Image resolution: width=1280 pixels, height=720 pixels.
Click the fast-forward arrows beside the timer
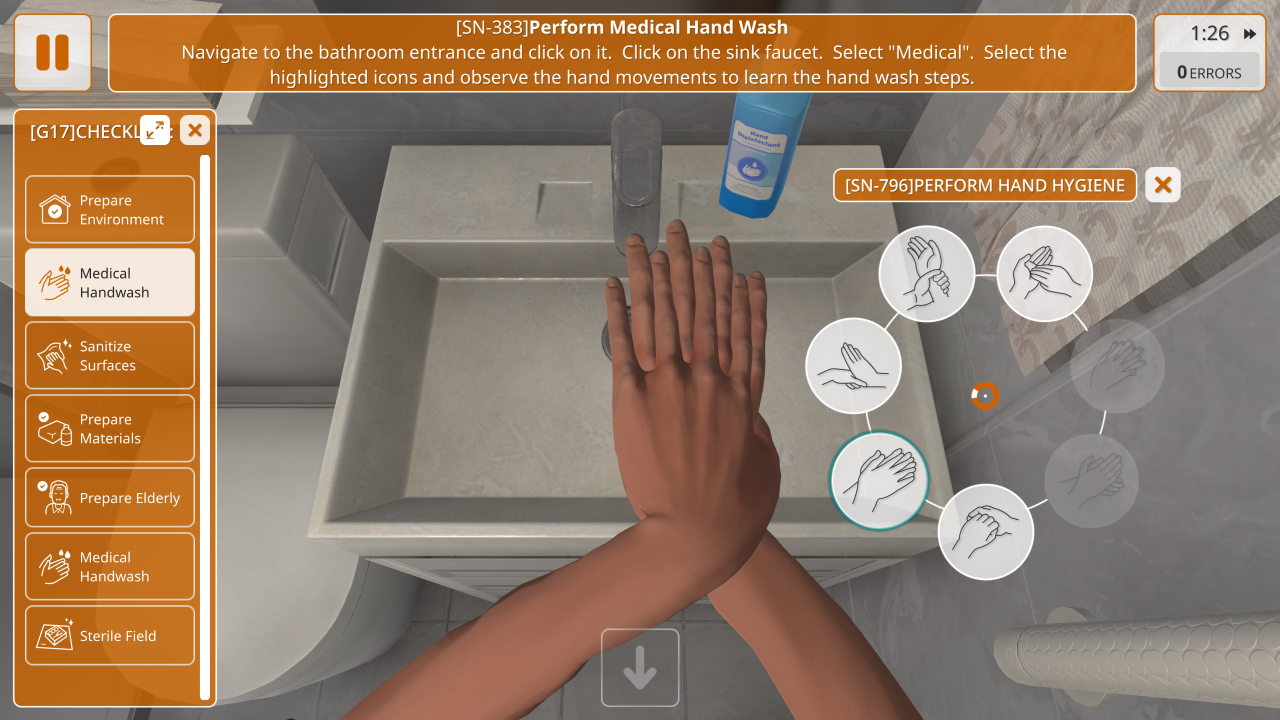pyautogui.click(x=1250, y=34)
